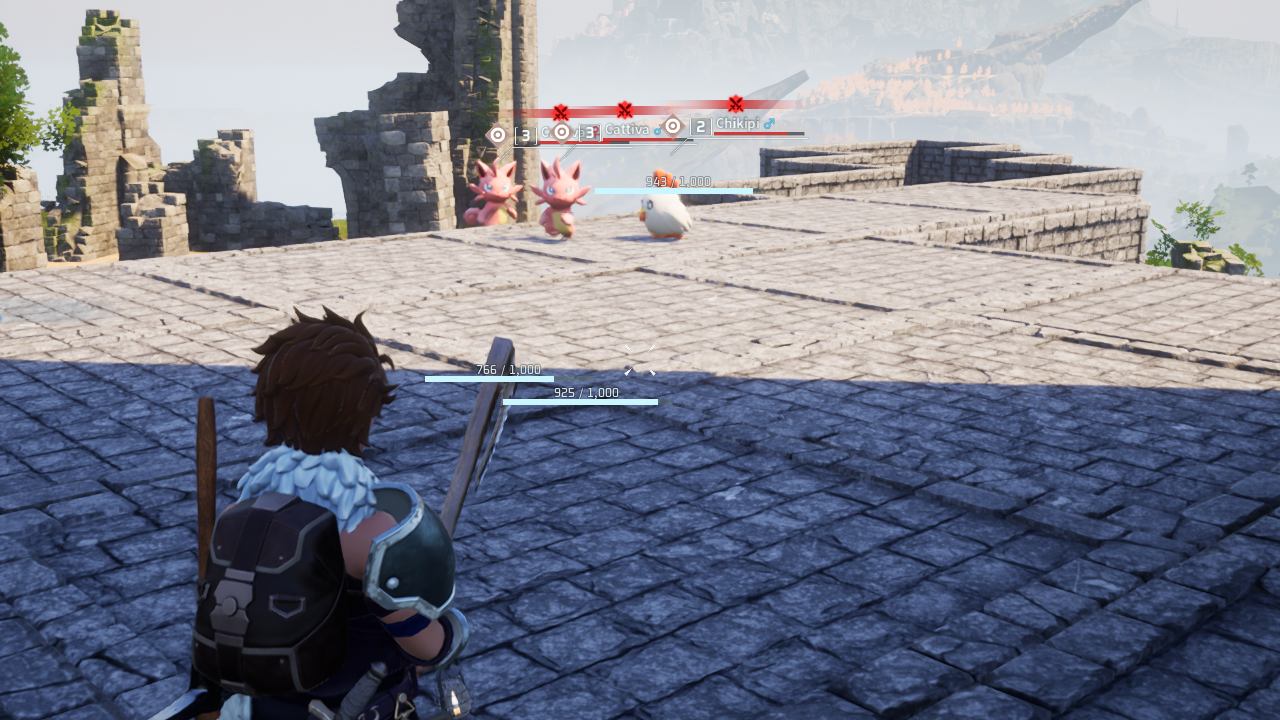Viewport: 1280px width, 720px height.
Task: Click the uncaptured circle icon next to Cattiva
Action: click(561, 131)
